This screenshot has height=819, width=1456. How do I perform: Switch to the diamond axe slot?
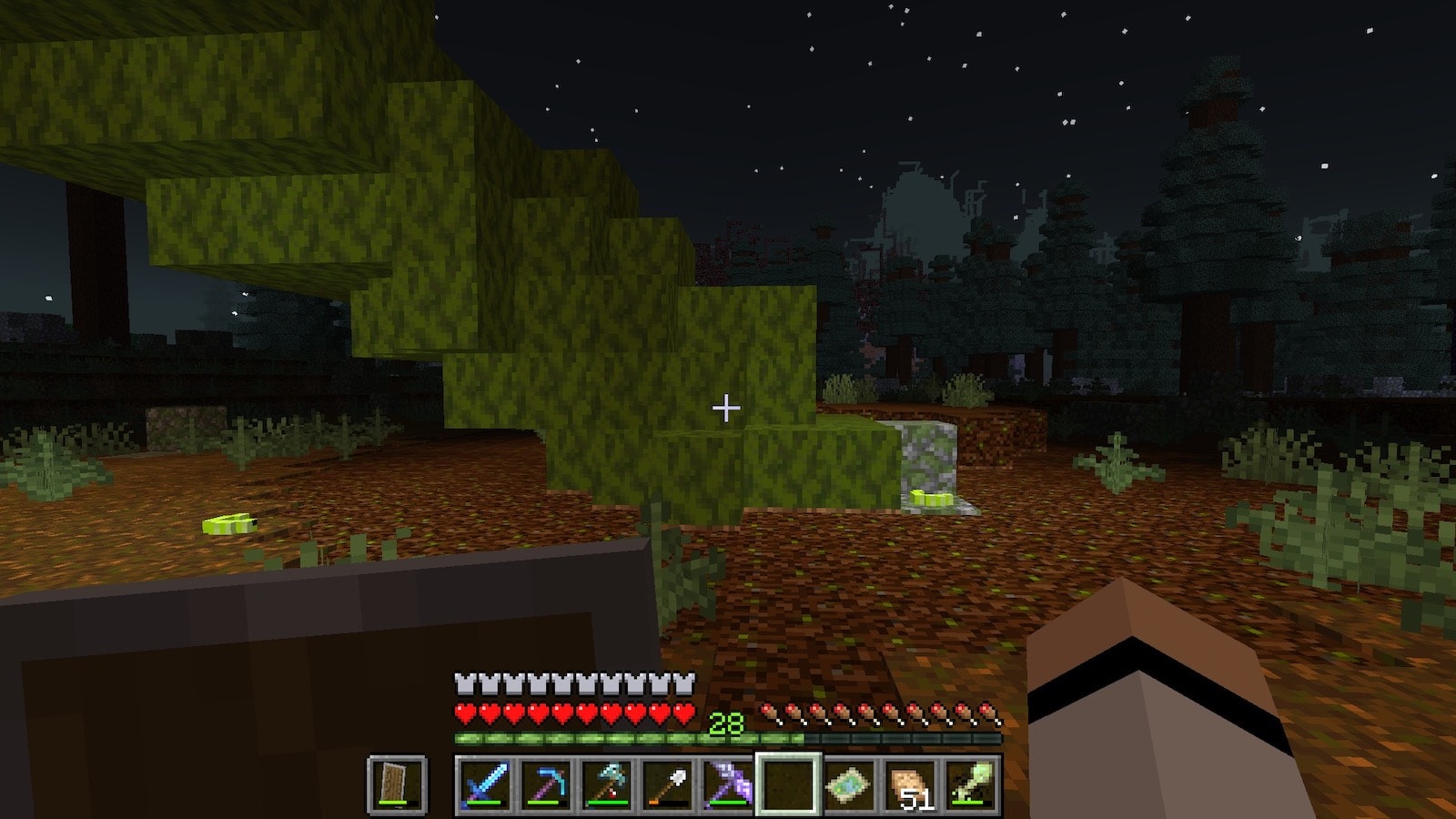(x=606, y=784)
